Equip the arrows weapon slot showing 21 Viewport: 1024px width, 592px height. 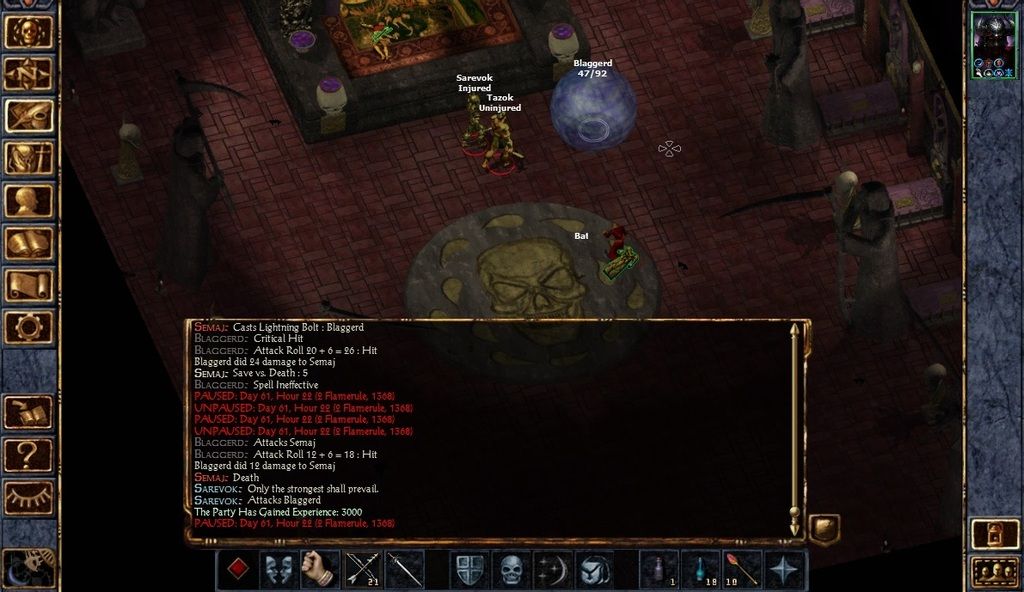coord(362,569)
